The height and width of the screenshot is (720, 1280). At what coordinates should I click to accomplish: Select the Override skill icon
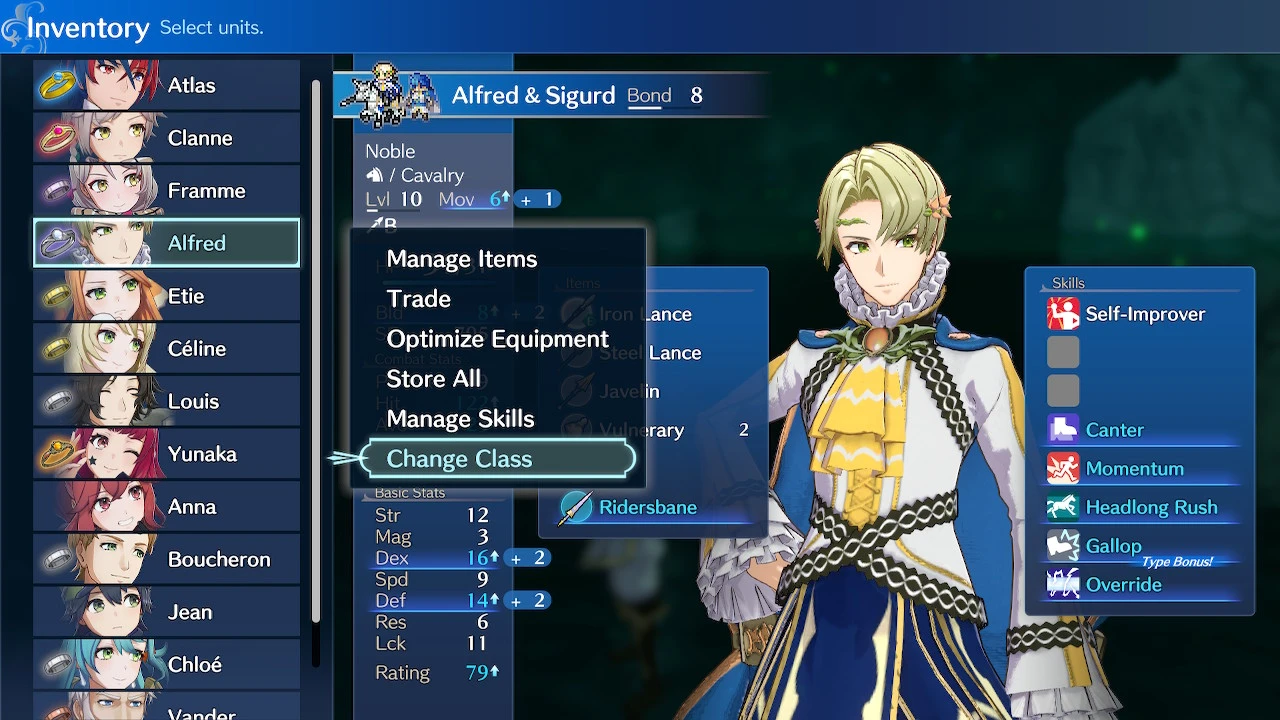[x=1063, y=584]
